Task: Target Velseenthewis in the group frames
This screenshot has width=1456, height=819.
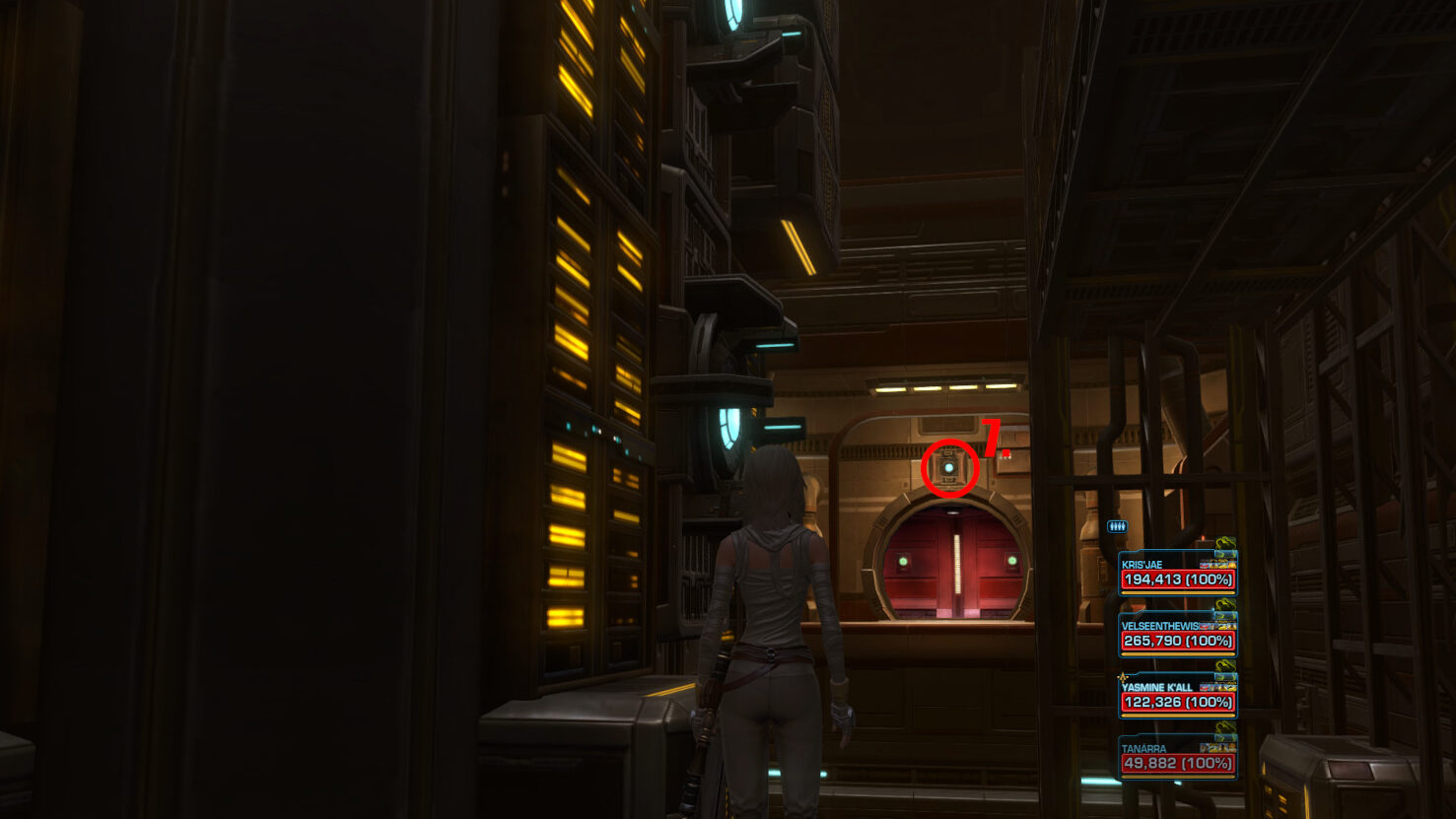Action: pyautogui.click(x=1177, y=636)
